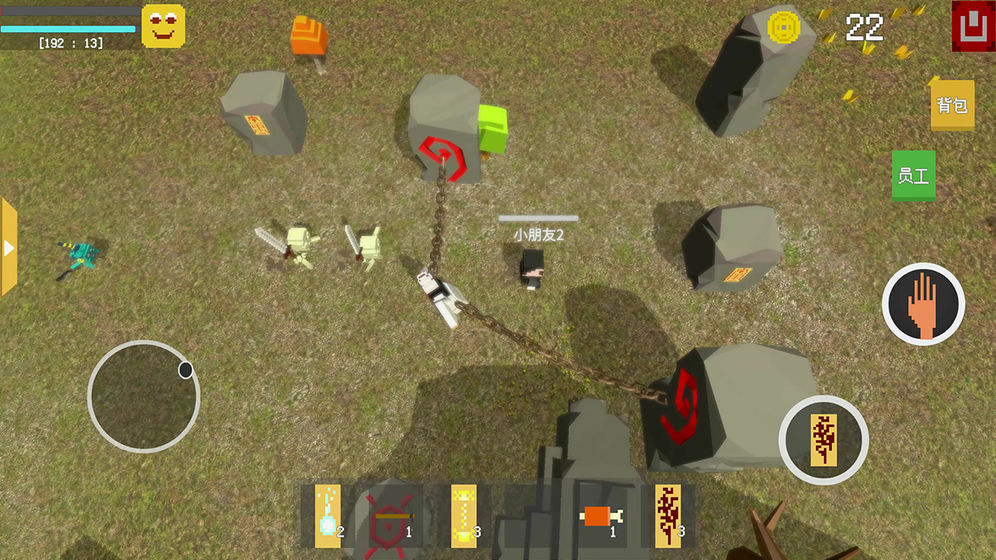The width and height of the screenshot is (996, 560).
Task: Tap the virtual movement joystick
Action: click(143, 396)
